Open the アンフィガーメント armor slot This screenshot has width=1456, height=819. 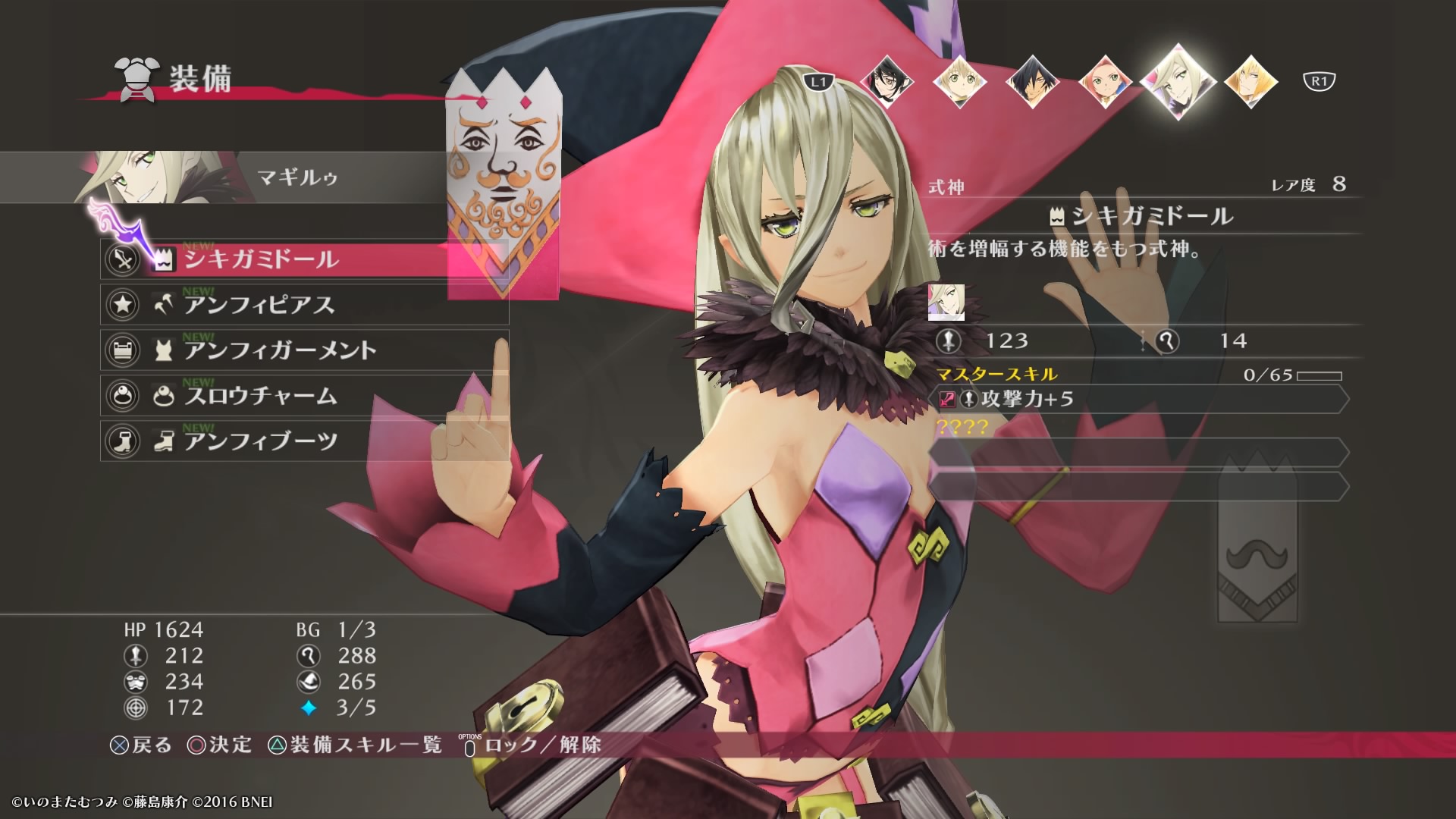(303, 350)
